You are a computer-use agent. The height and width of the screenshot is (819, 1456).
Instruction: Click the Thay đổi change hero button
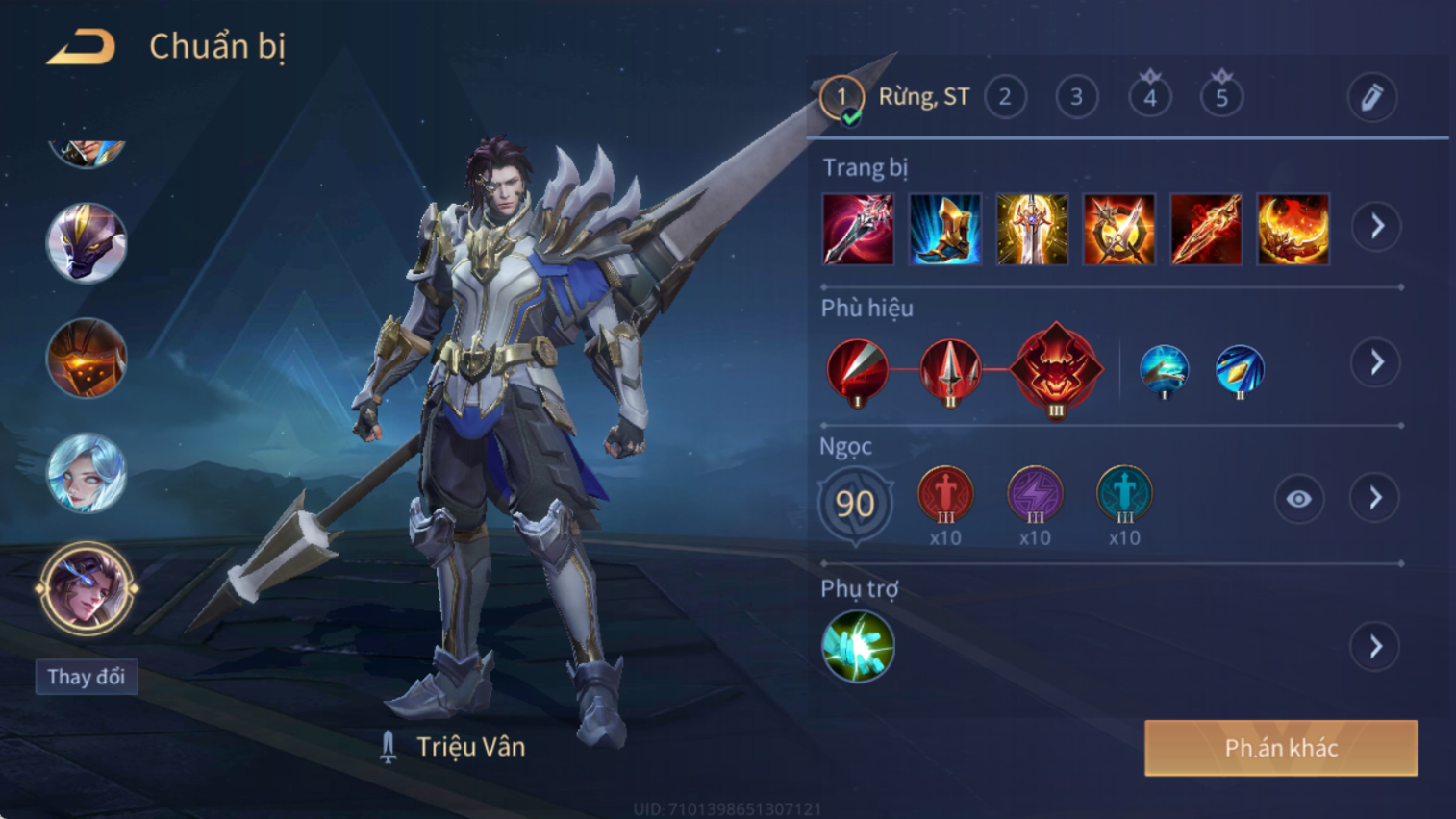point(87,677)
